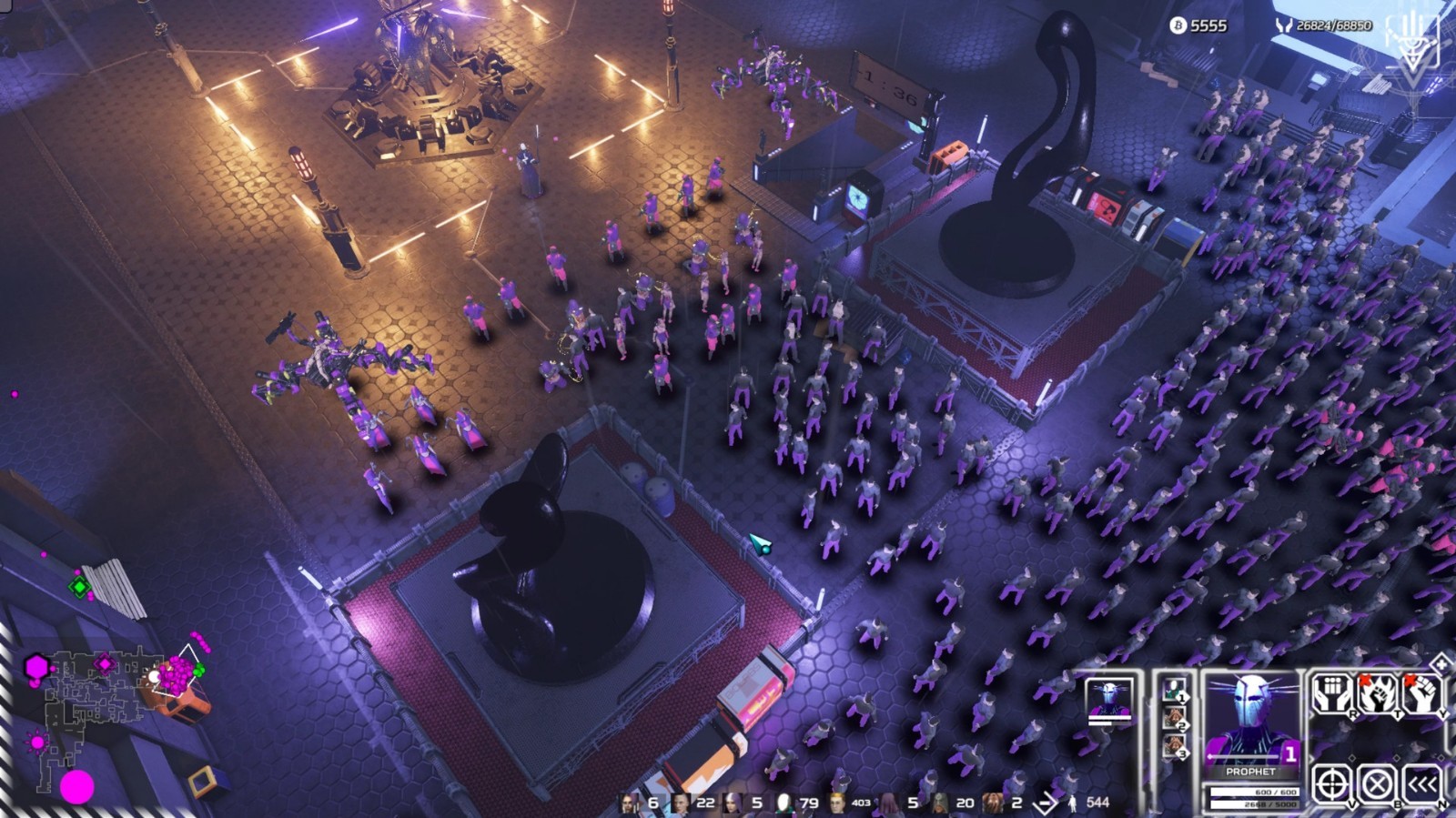Click the plus button above abilities
This screenshot has height=818, width=1456.
click(1441, 662)
